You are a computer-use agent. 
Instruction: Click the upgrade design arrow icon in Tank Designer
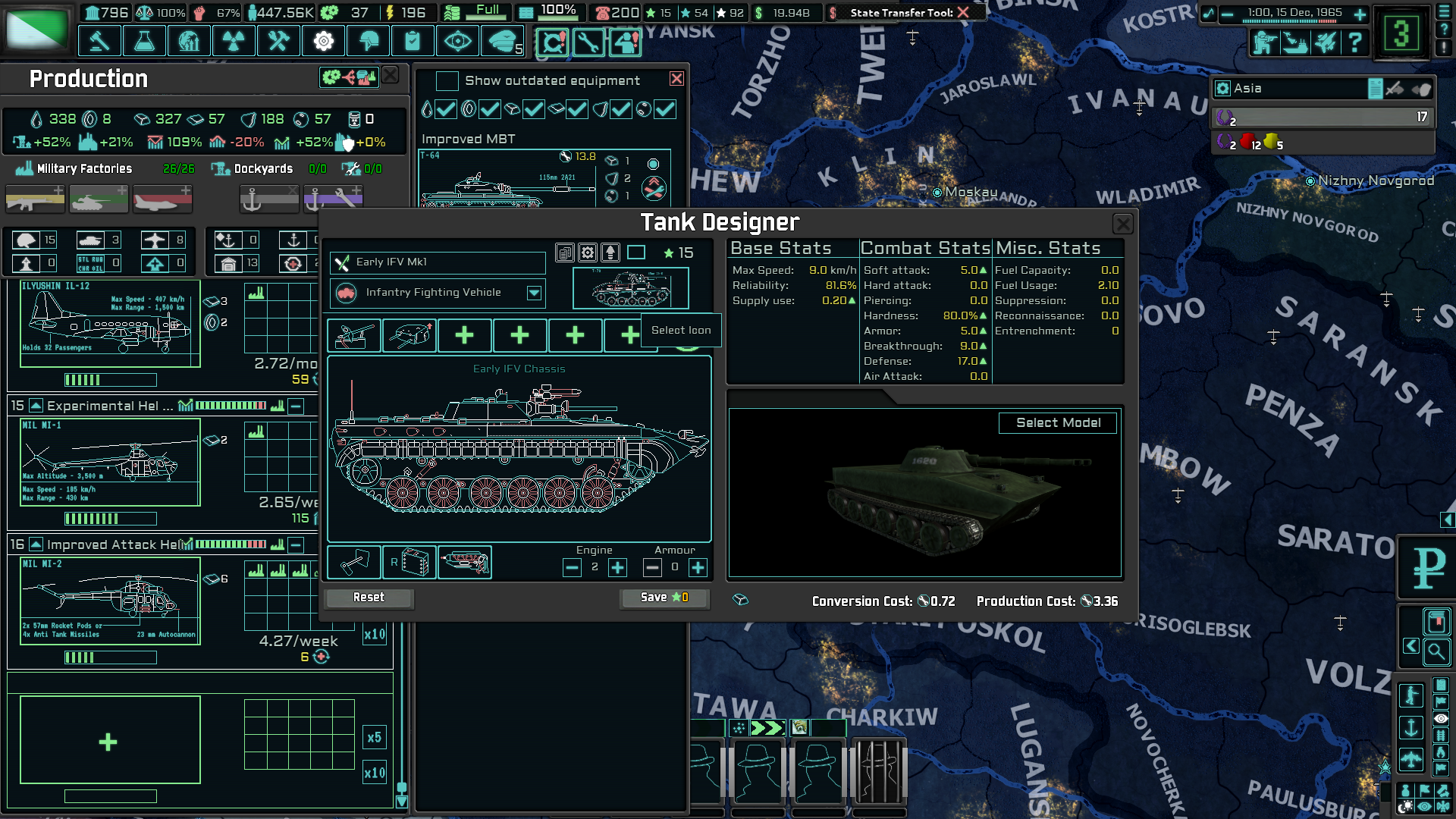click(609, 253)
